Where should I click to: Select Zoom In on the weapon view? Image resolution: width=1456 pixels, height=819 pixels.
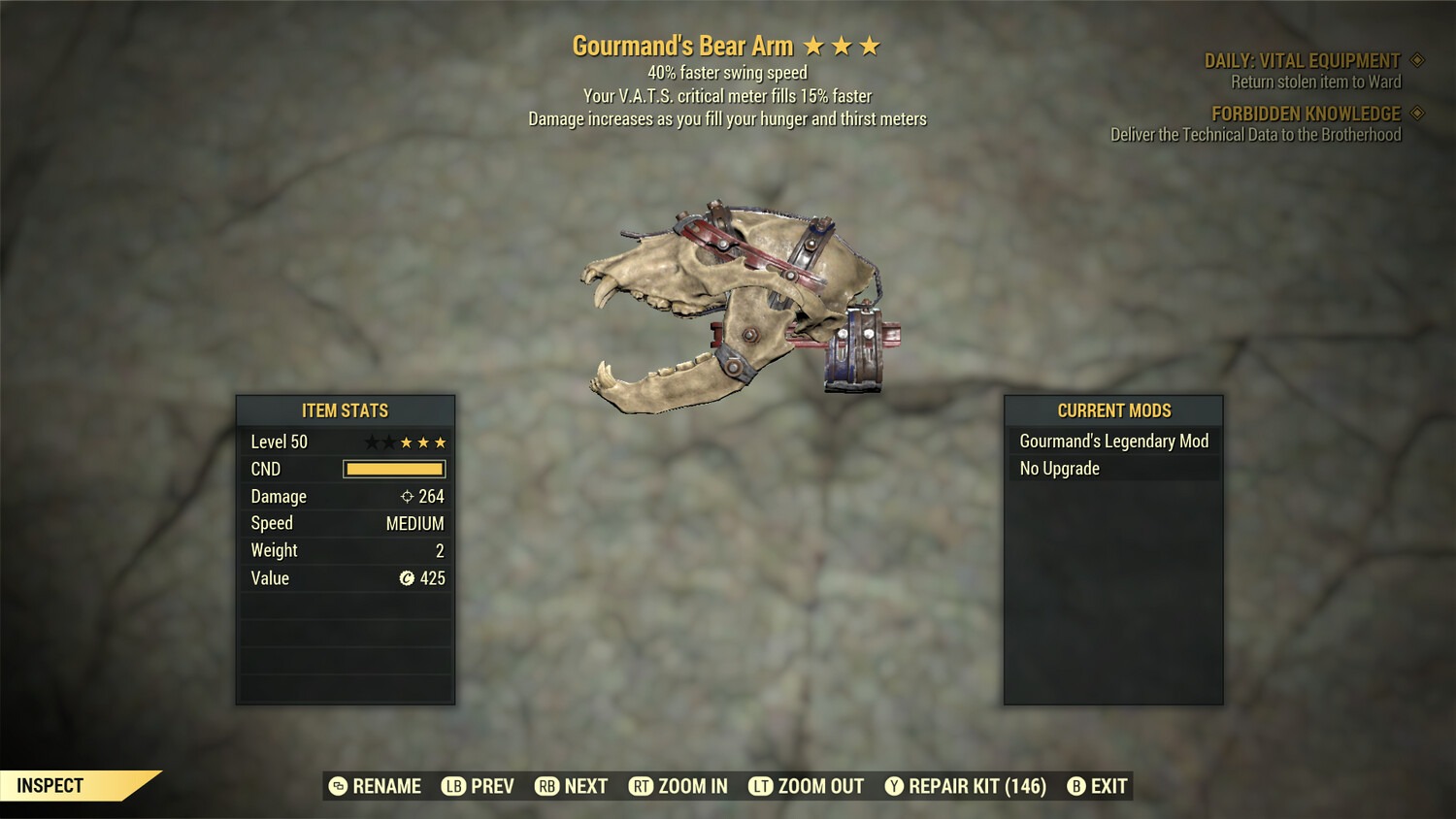pyautogui.click(x=678, y=786)
